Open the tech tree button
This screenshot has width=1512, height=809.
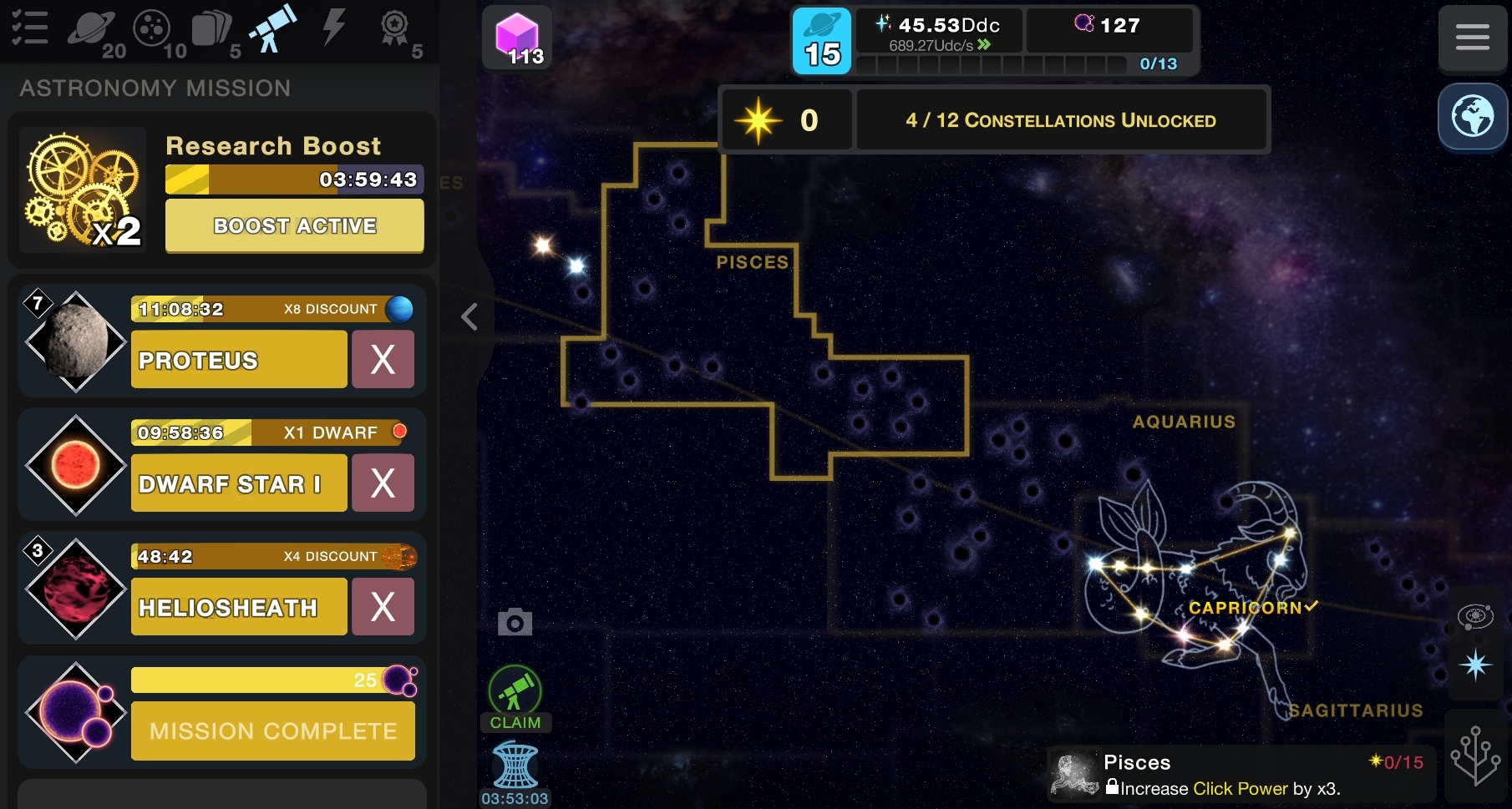click(1475, 756)
